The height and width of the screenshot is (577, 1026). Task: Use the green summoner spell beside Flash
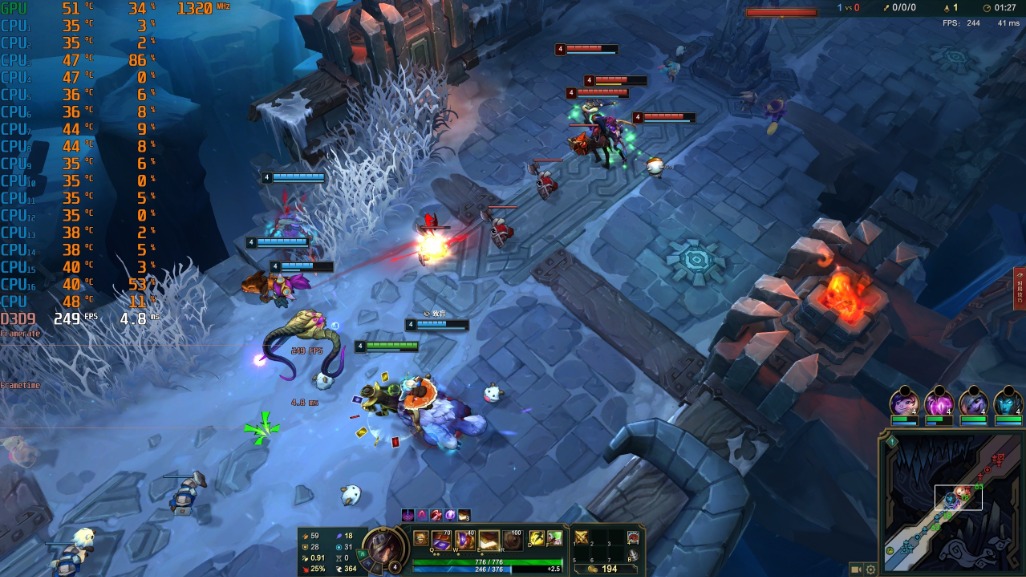[x=554, y=538]
